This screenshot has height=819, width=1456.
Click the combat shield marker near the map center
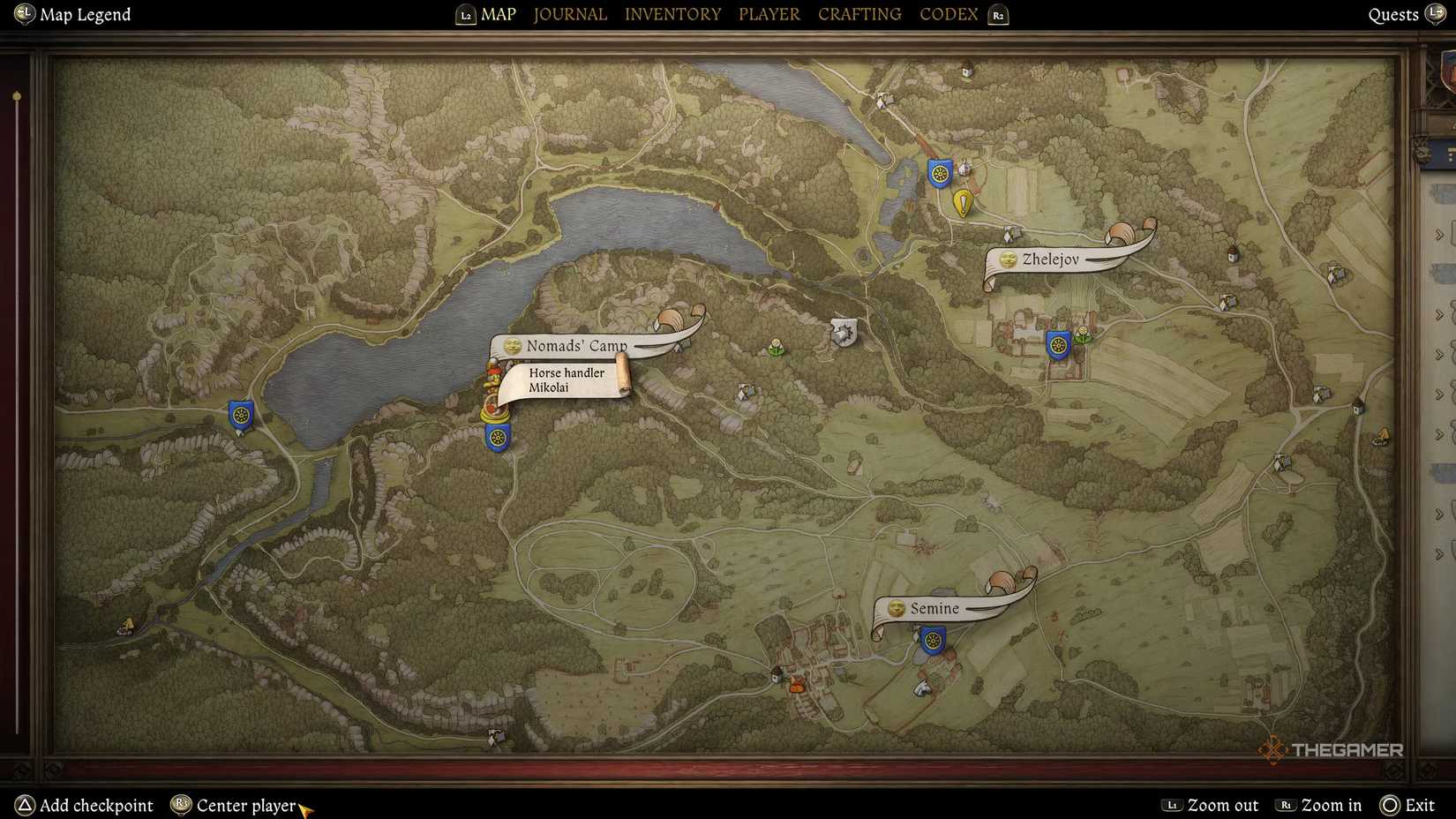844,333
